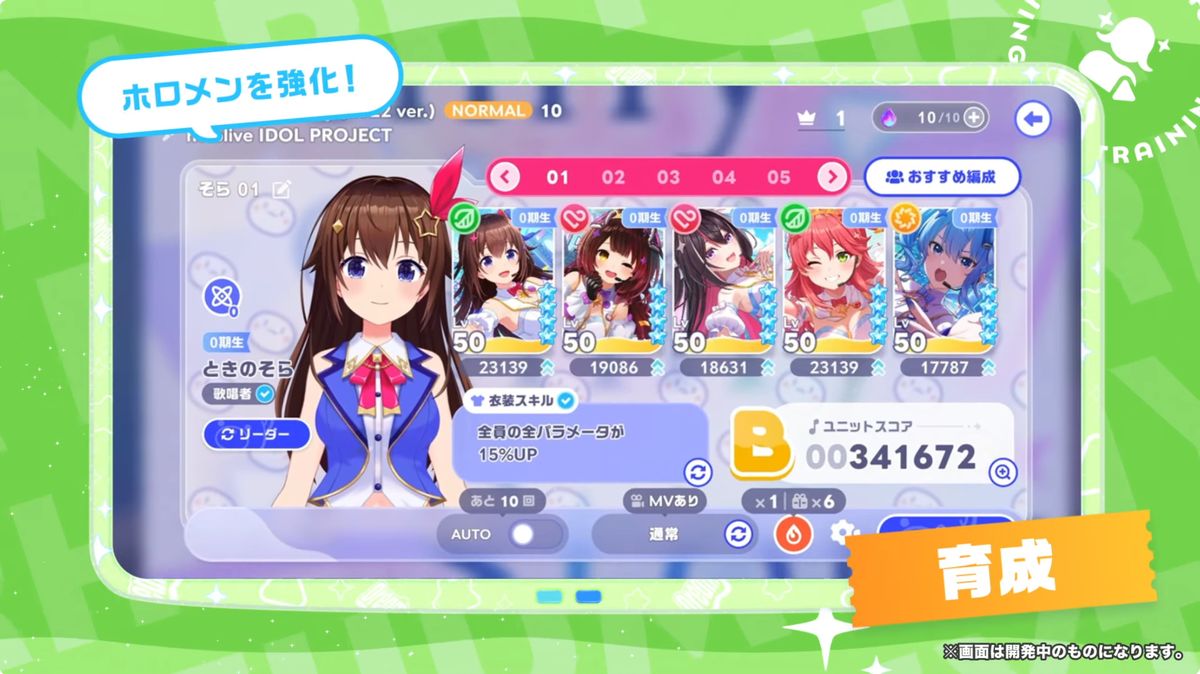Edit the unit name そら01
1200x674 pixels.
tap(282, 190)
